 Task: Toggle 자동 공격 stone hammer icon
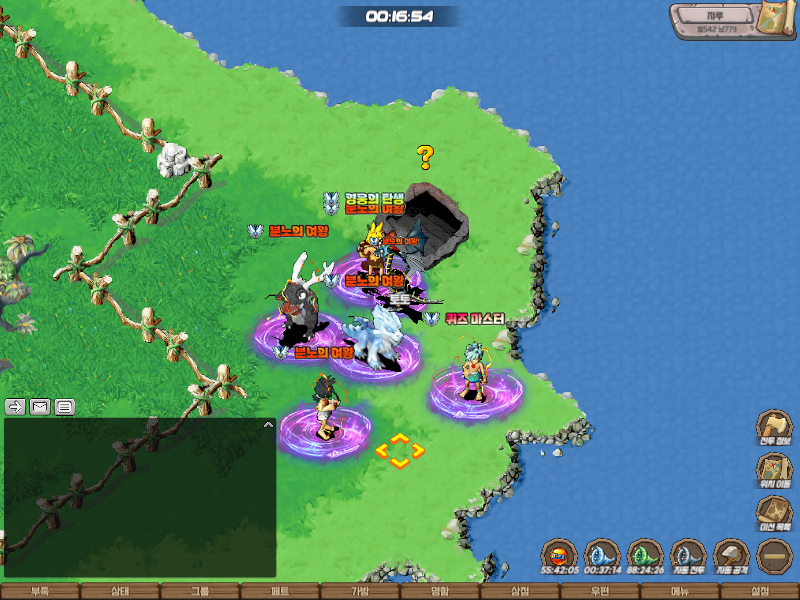pos(732,556)
